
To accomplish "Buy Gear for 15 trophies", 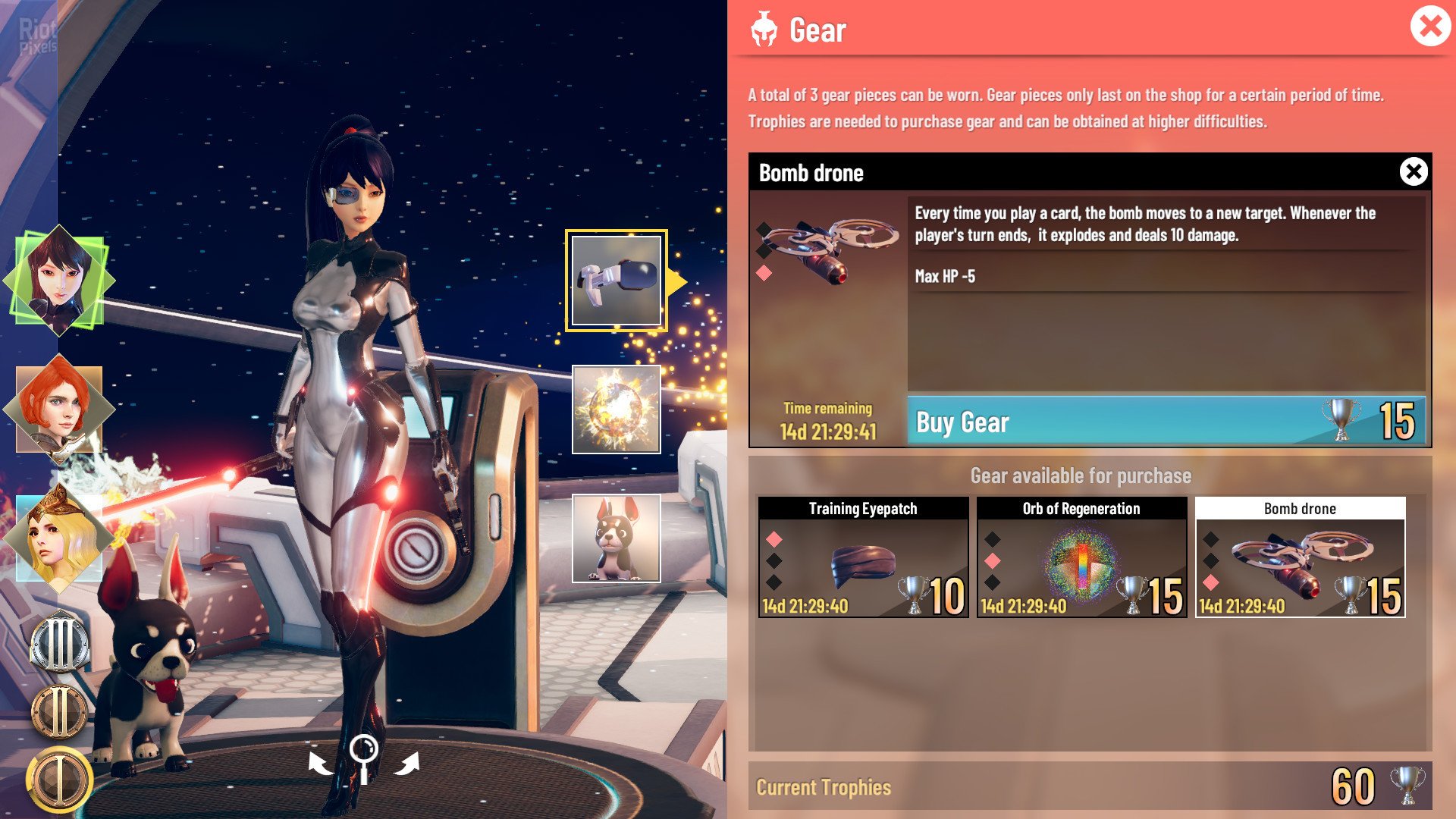I will 1166,422.
